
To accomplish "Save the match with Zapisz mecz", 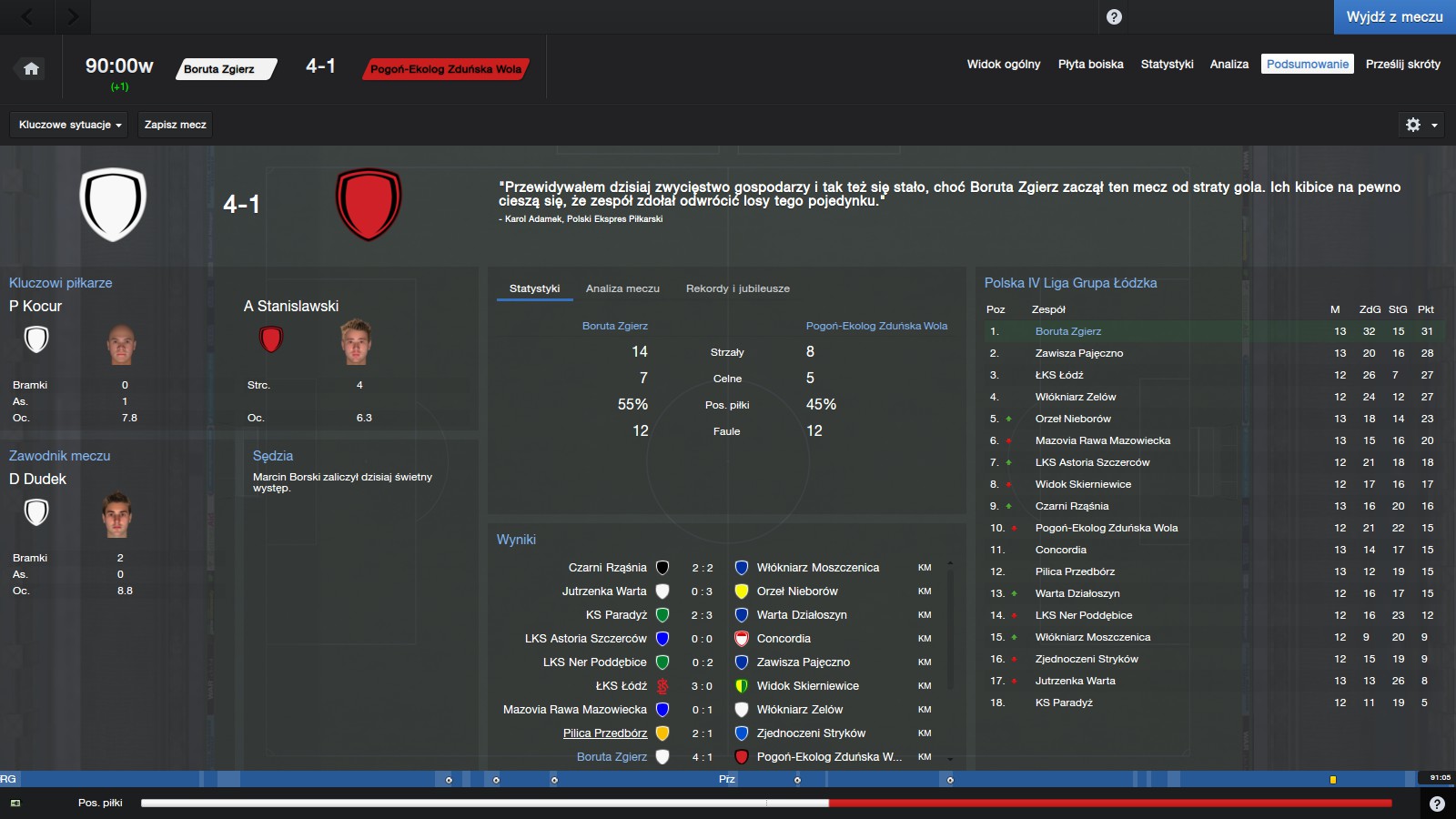I will [x=175, y=125].
